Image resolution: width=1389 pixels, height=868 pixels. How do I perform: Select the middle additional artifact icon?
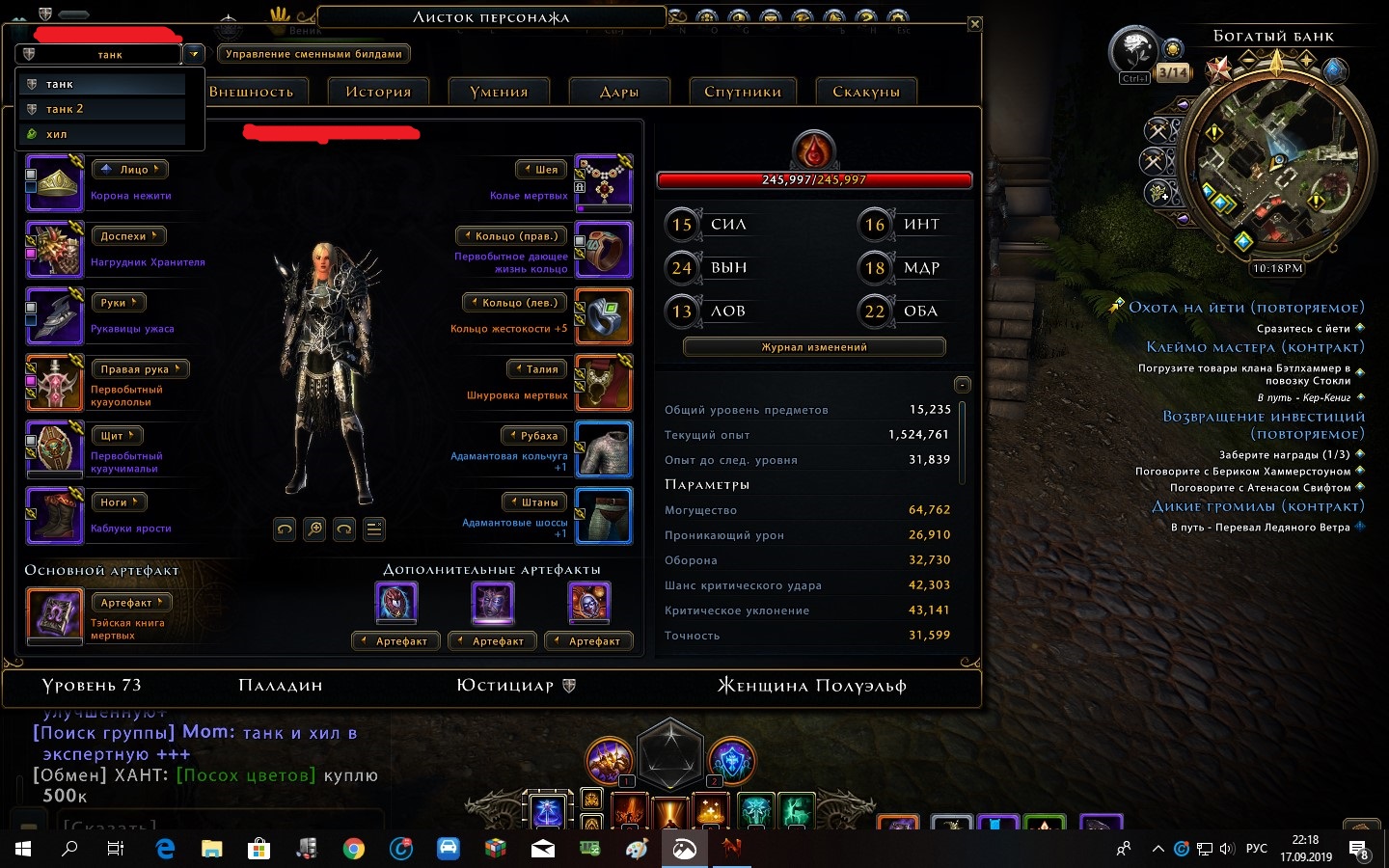[x=492, y=602]
